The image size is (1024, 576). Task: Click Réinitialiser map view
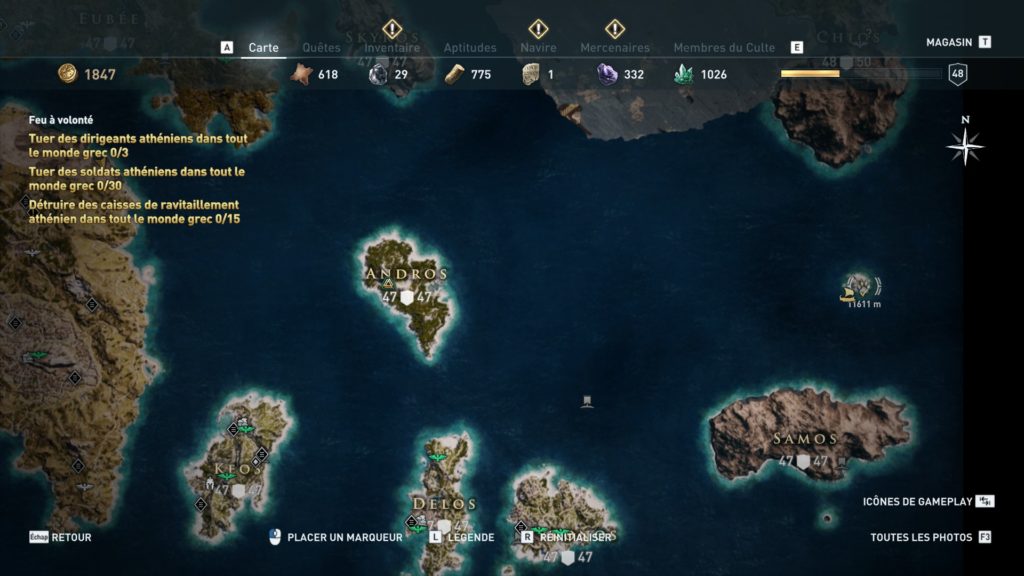(x=574, y=537)
